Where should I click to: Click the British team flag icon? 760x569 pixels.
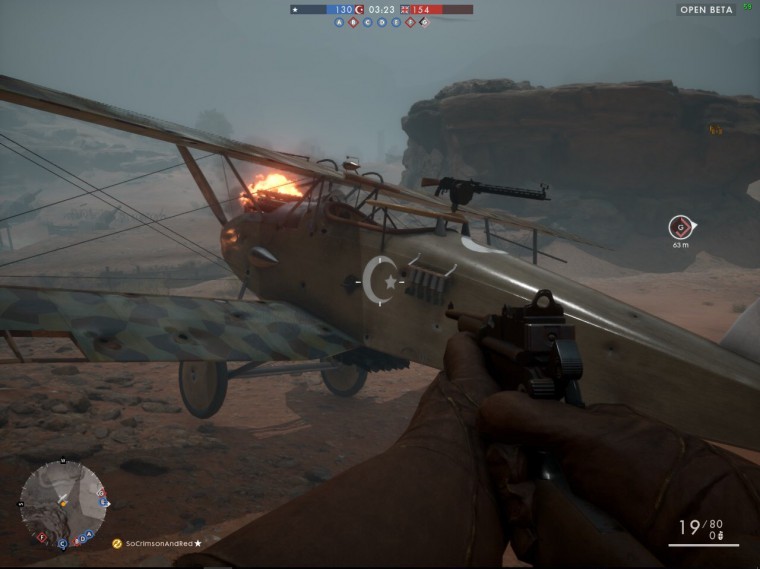click(404, 9)
